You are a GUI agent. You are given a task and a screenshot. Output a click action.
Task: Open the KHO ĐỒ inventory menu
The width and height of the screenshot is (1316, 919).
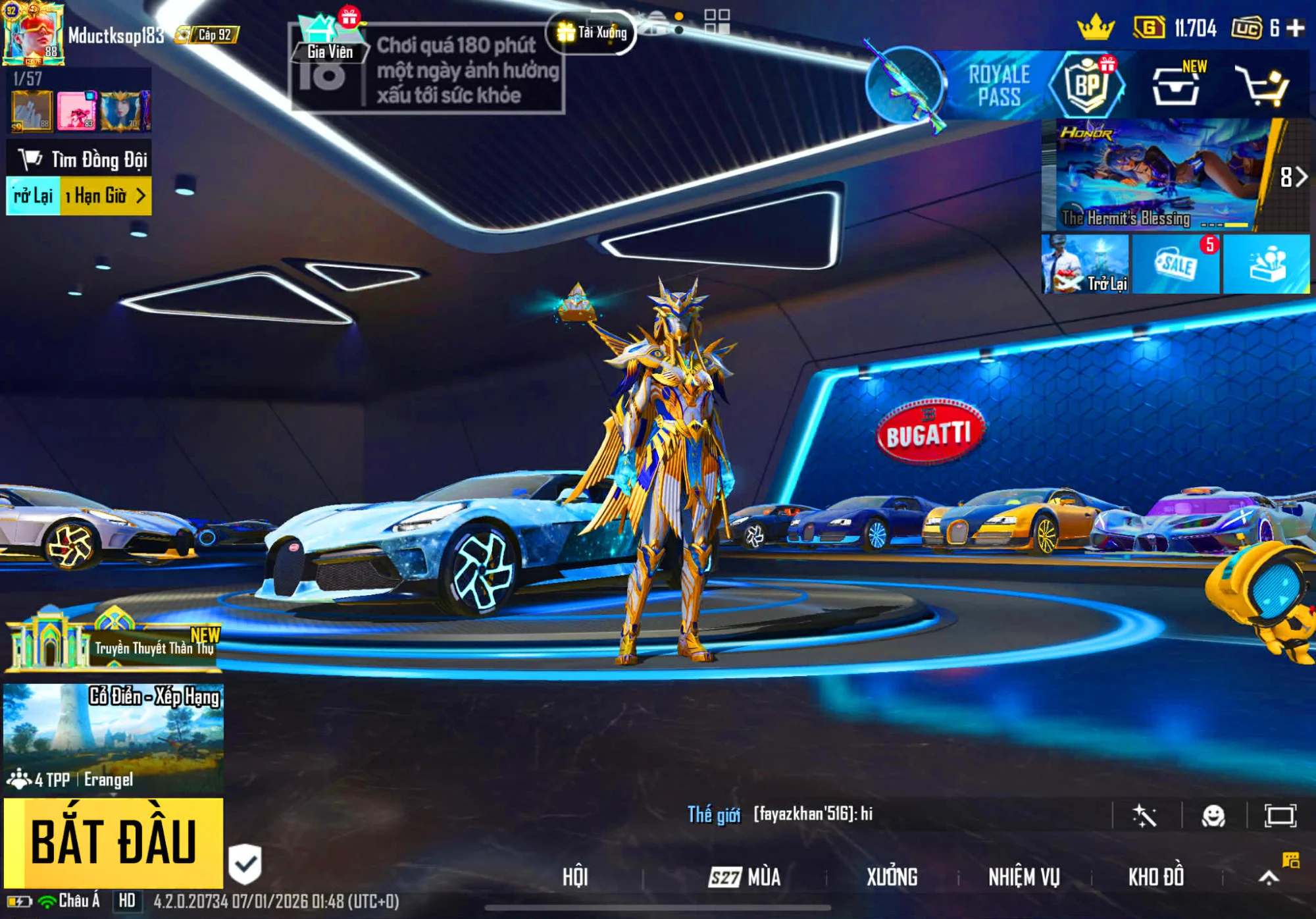point(1156,877)
